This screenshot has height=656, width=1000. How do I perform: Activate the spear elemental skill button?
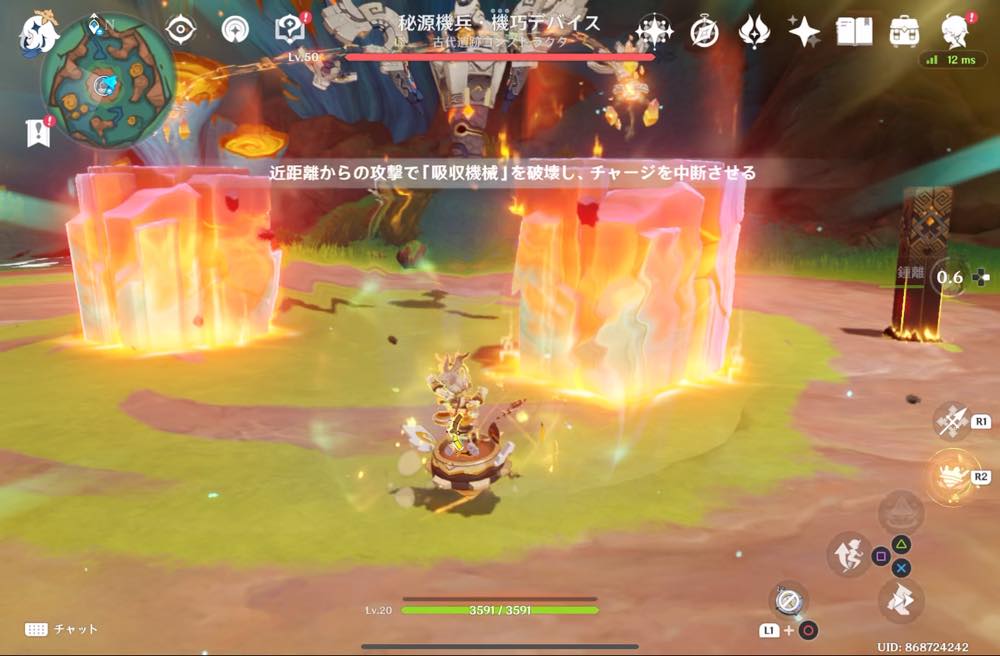tap(951, 421)
